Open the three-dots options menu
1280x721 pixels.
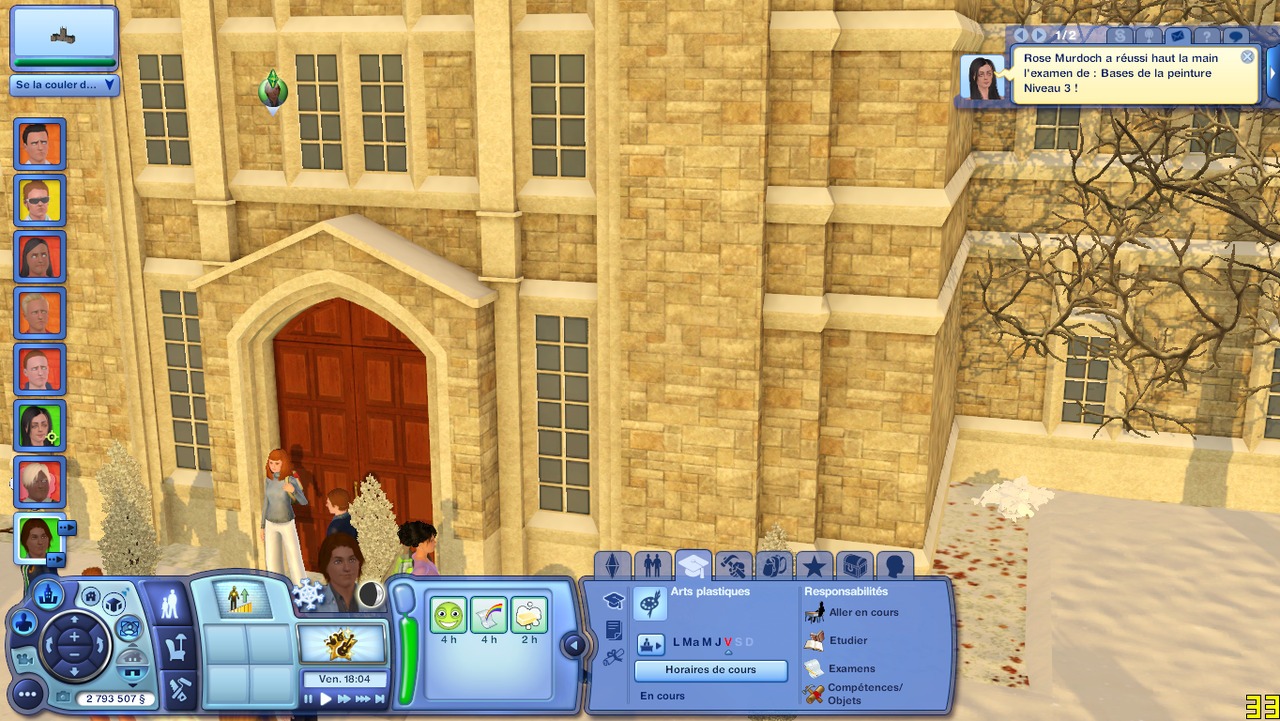27,692
